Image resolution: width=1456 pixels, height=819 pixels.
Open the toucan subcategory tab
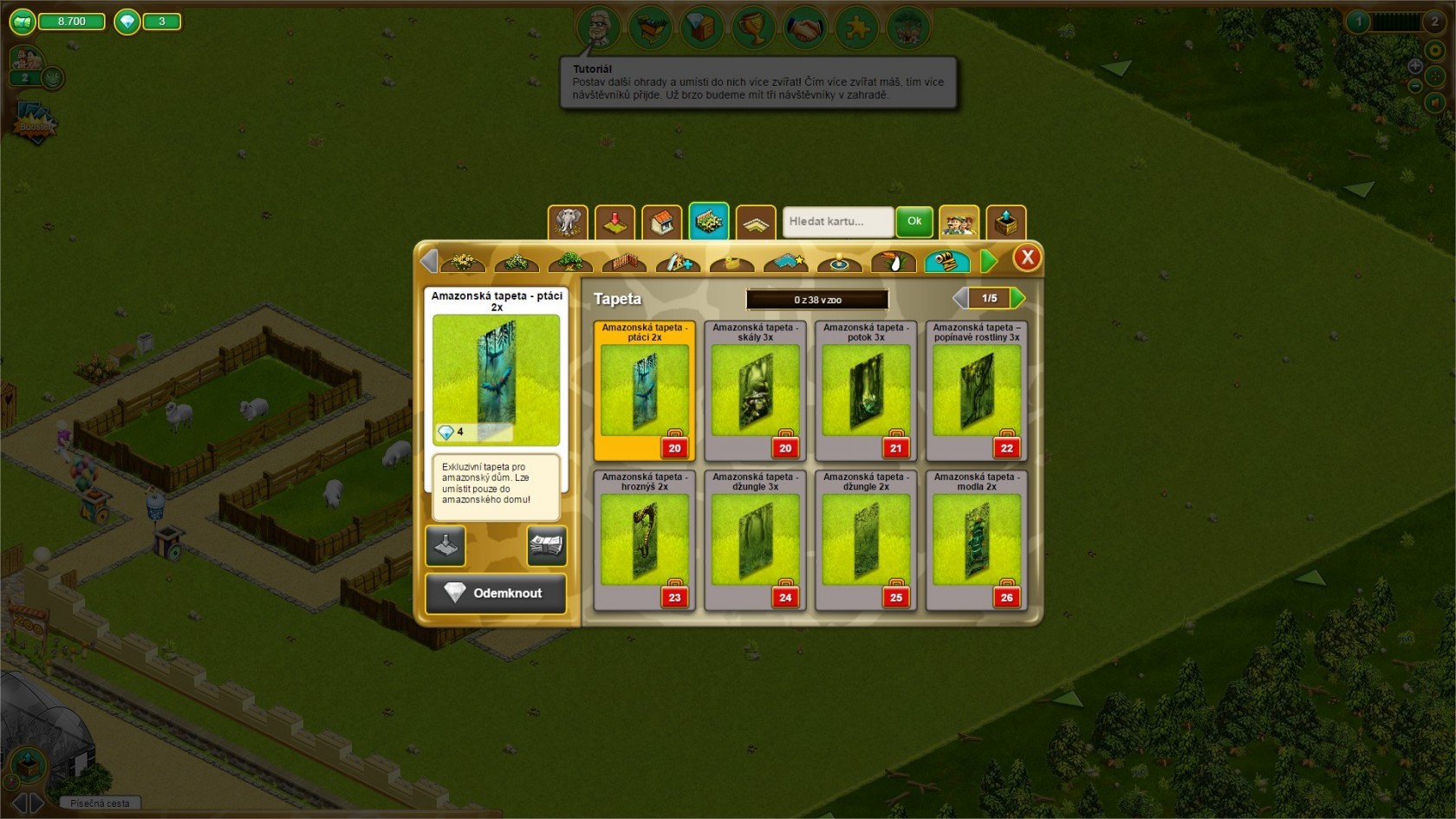(x=893, y=261)
